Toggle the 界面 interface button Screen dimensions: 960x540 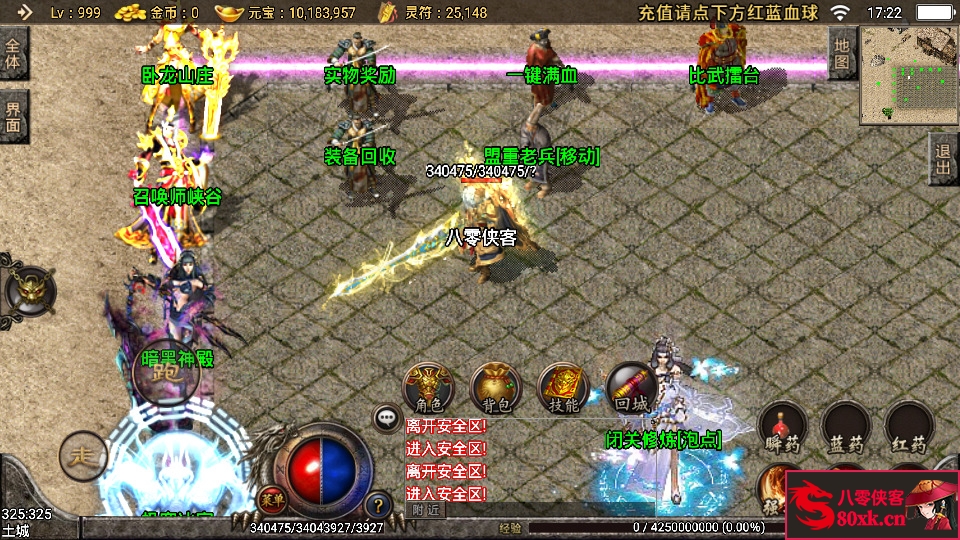(x=14, y=117)
